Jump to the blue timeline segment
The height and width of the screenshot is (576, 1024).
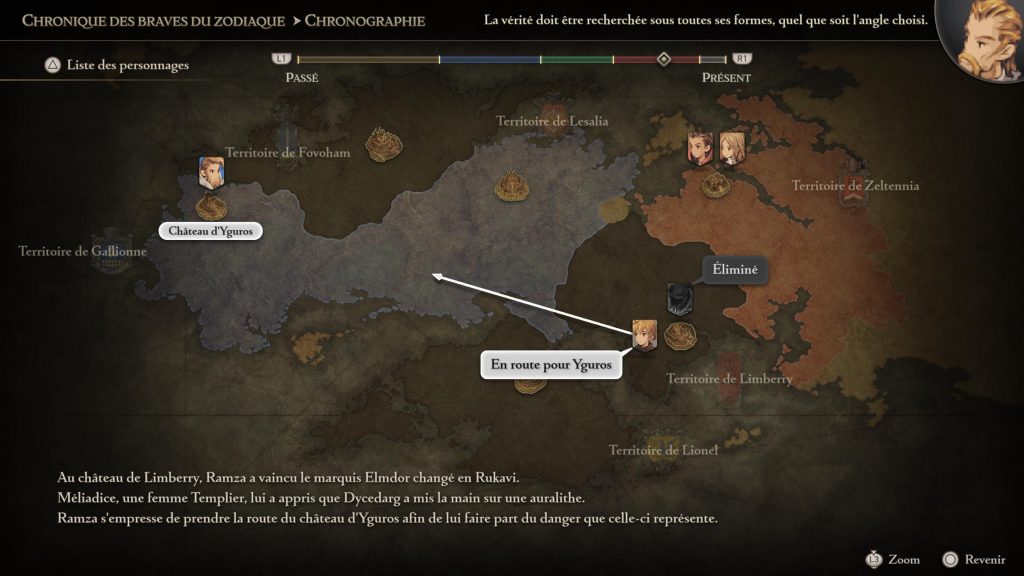click(490, 60)
